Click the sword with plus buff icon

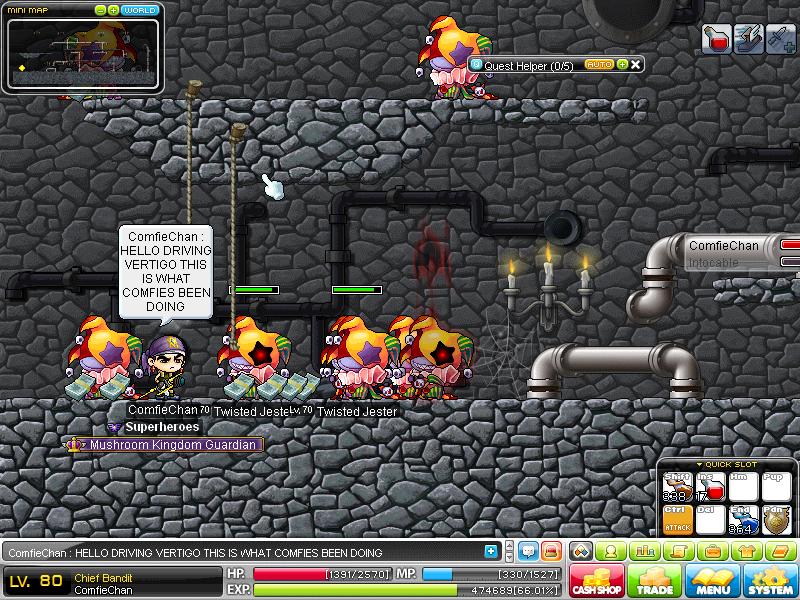780,39
